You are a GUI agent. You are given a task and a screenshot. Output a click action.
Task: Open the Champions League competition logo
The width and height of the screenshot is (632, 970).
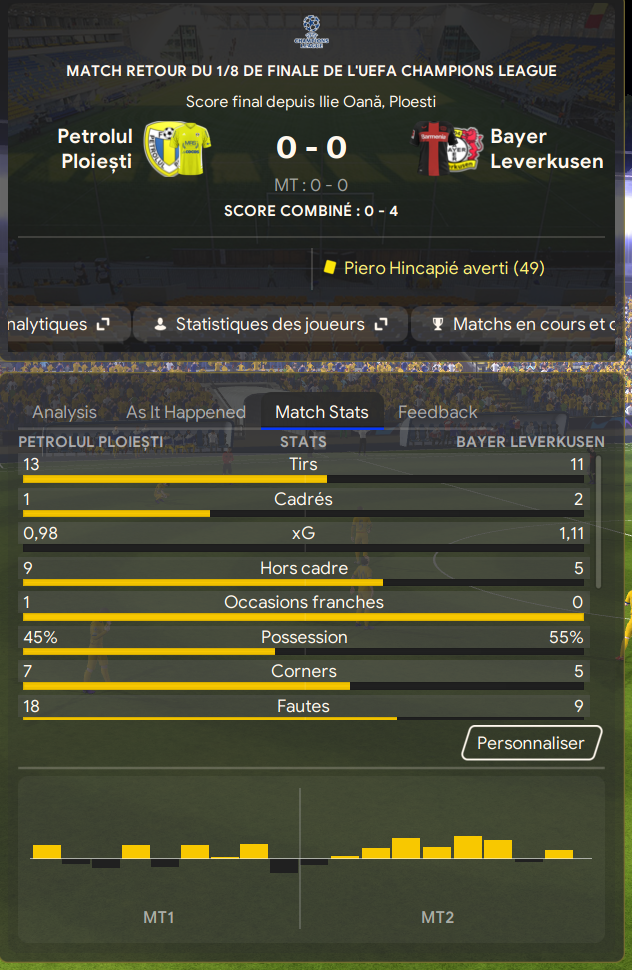point(311,31)
